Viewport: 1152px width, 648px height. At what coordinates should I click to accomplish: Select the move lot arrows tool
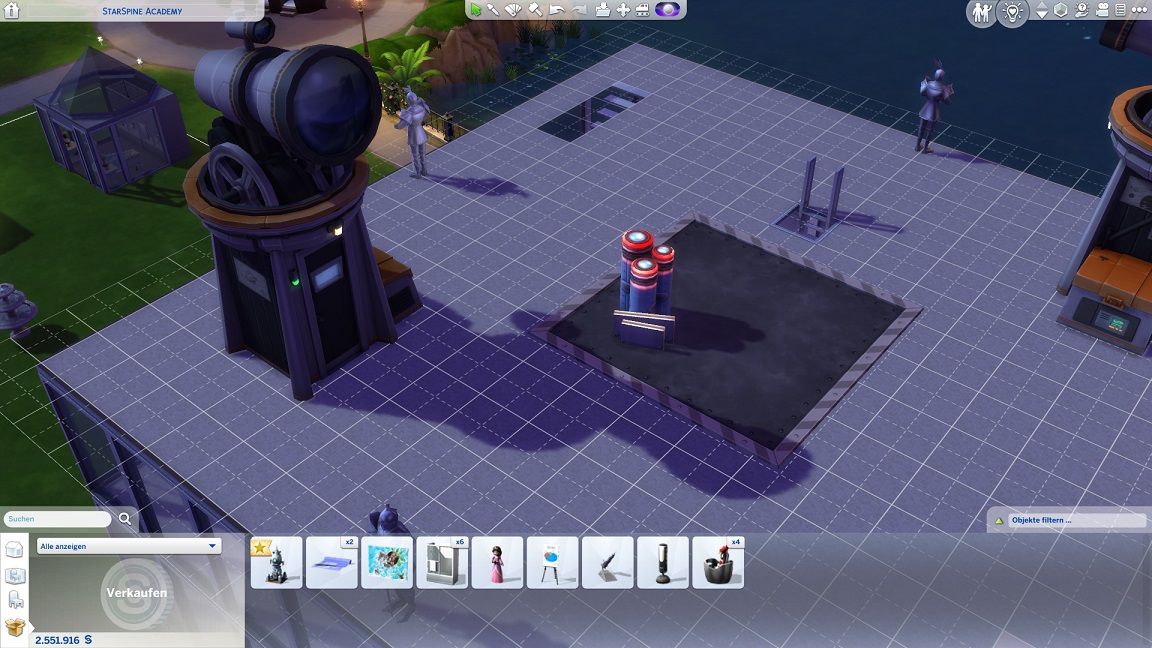[x=623, y=10]
